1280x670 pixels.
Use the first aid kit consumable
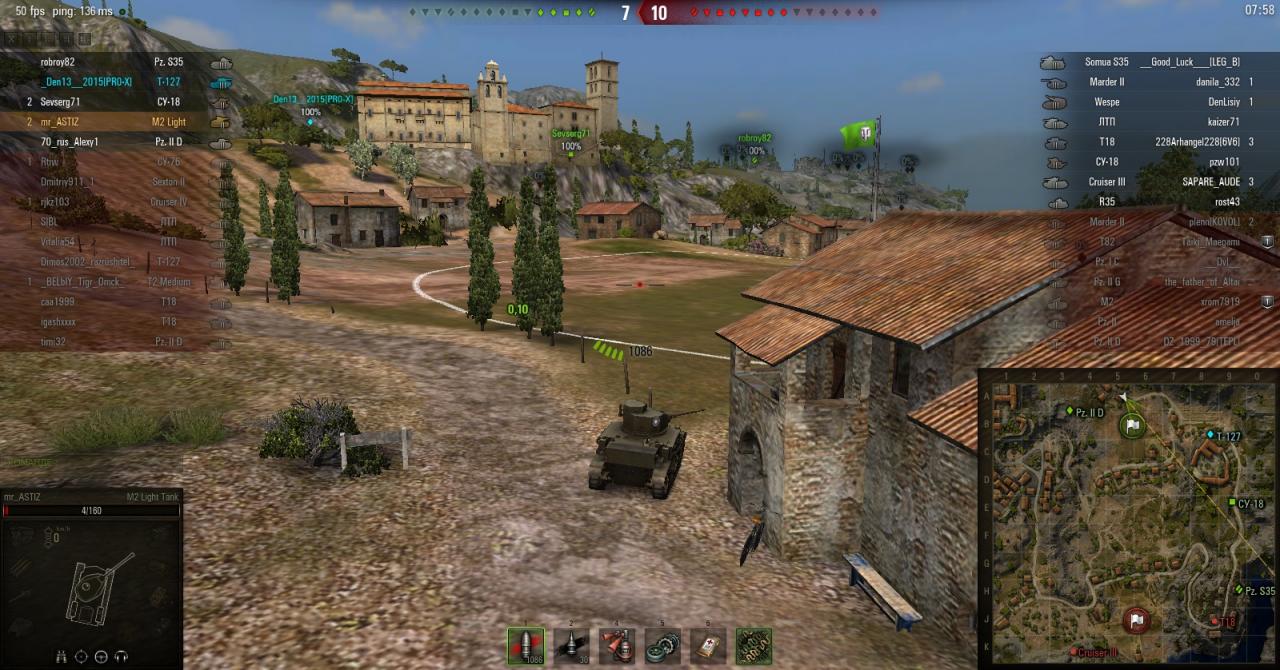click(x=708, y=646)
